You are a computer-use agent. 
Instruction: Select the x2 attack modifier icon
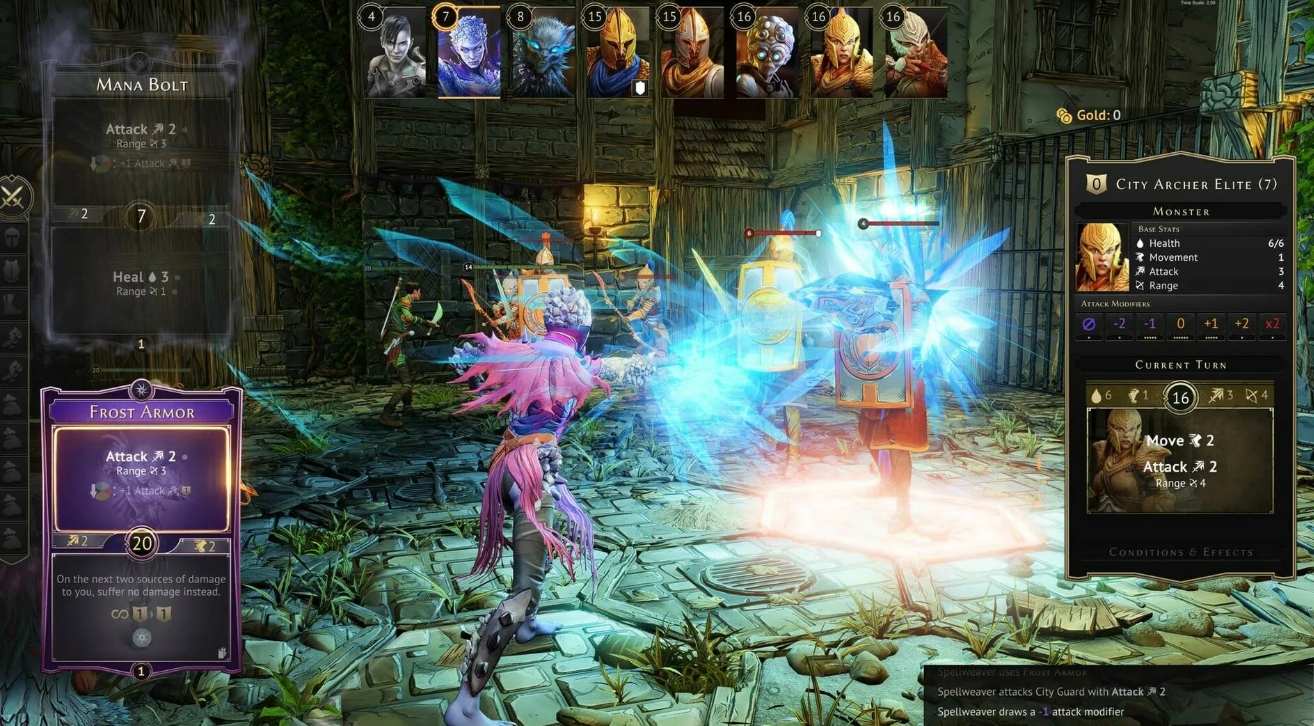point(1272,324)
